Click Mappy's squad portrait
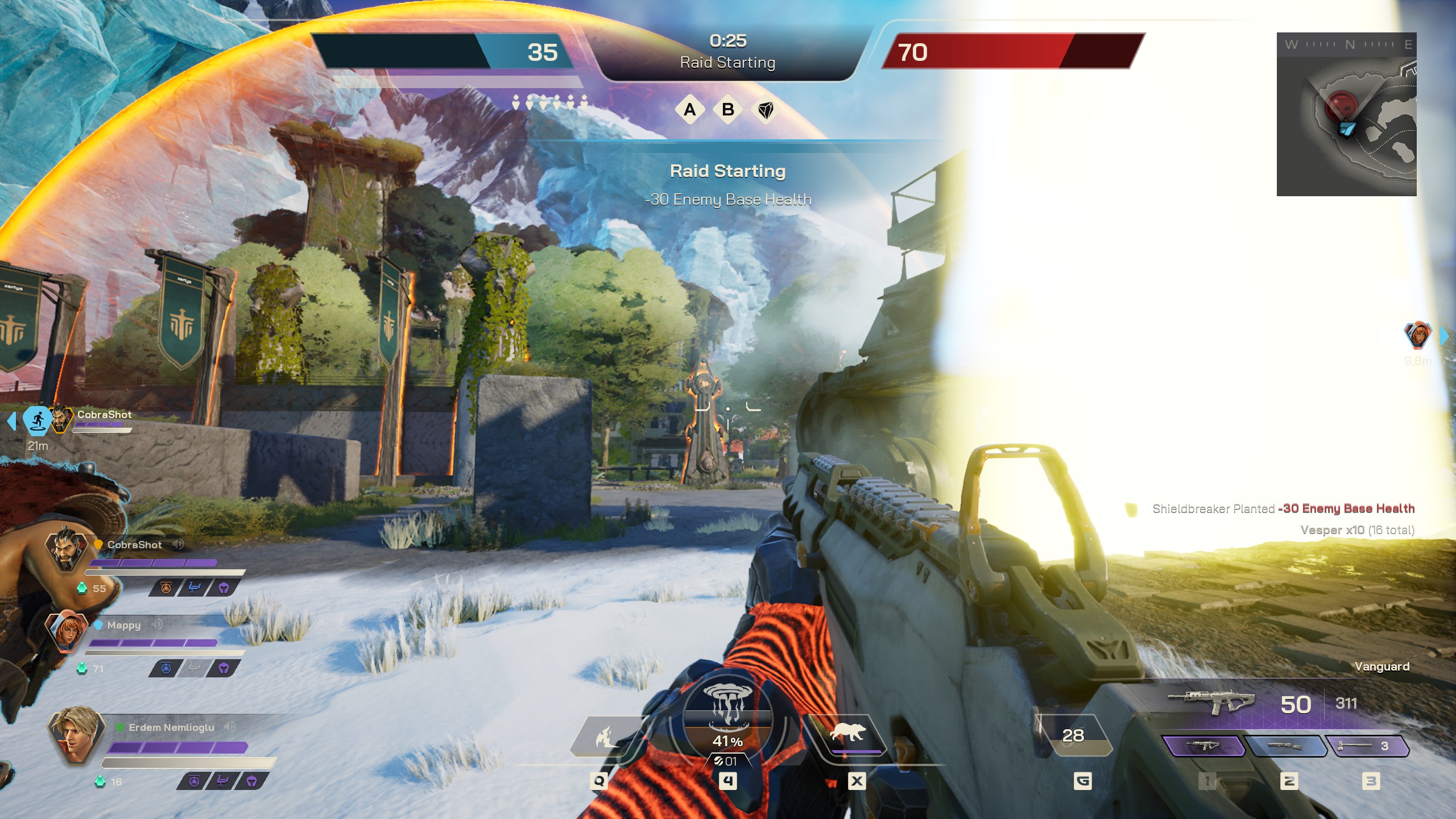The width and height of the screenshot is (1456, 819). 67,631
